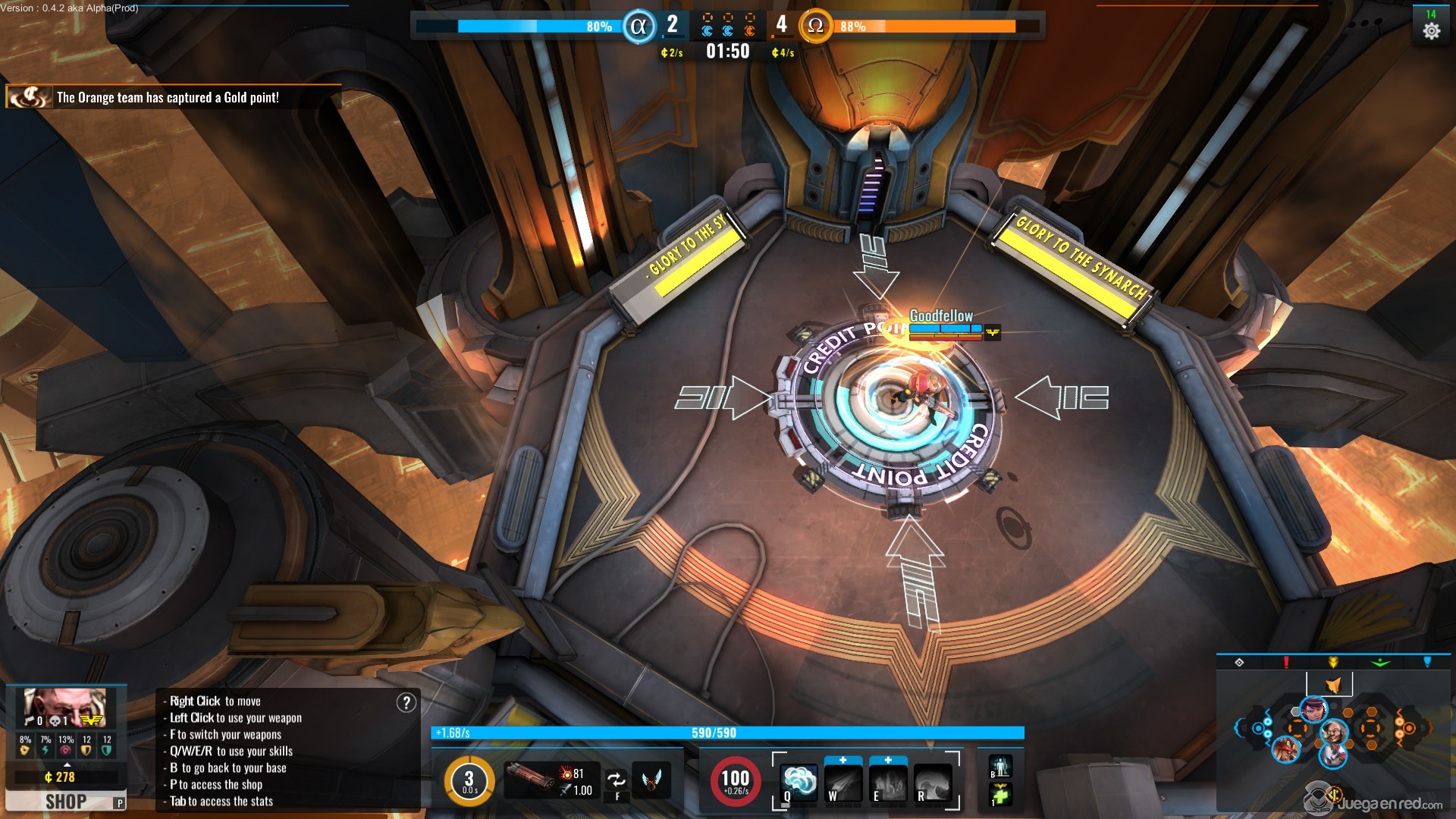The width and height of the screenshot is (1456, 819).
Task: Select the green ping marker above minimap
Action: [x=1380, y=662]
